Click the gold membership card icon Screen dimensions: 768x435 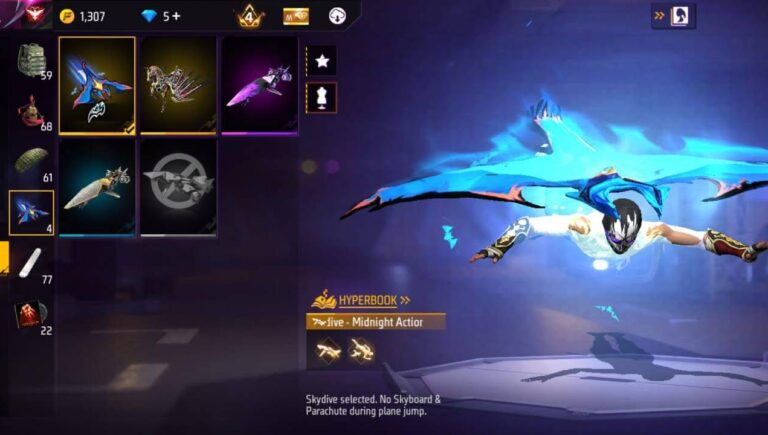coord(296,16)
